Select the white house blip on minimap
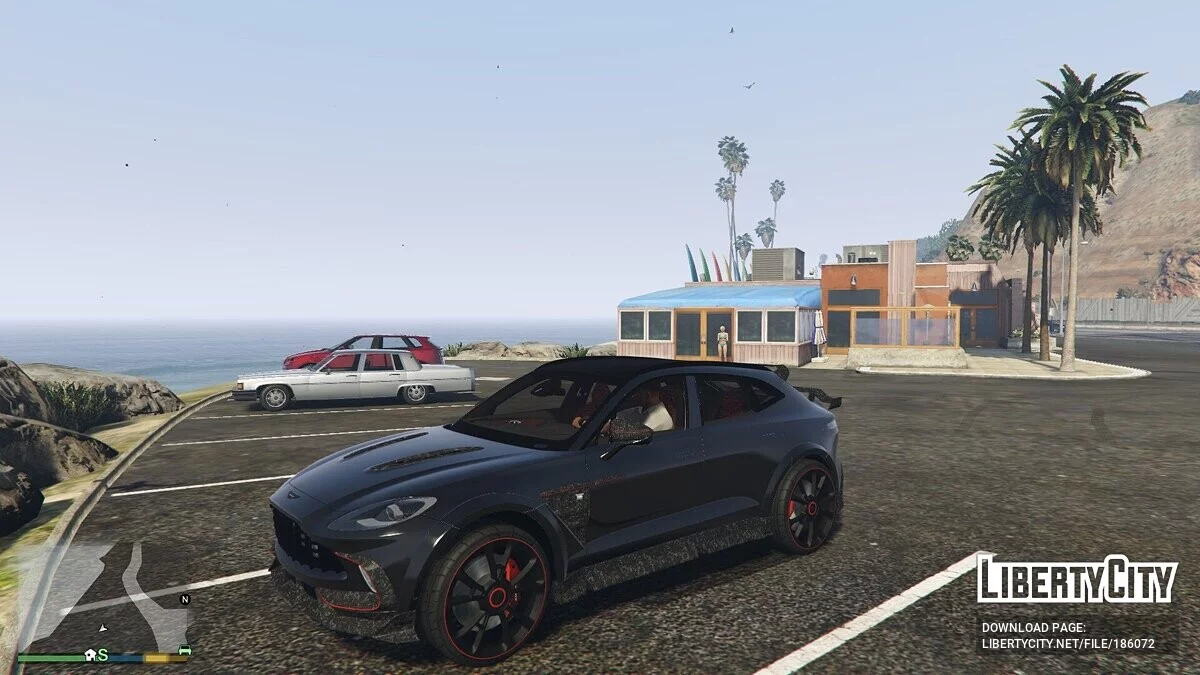This screenshot has height=675, width=1200. (90, 653)
